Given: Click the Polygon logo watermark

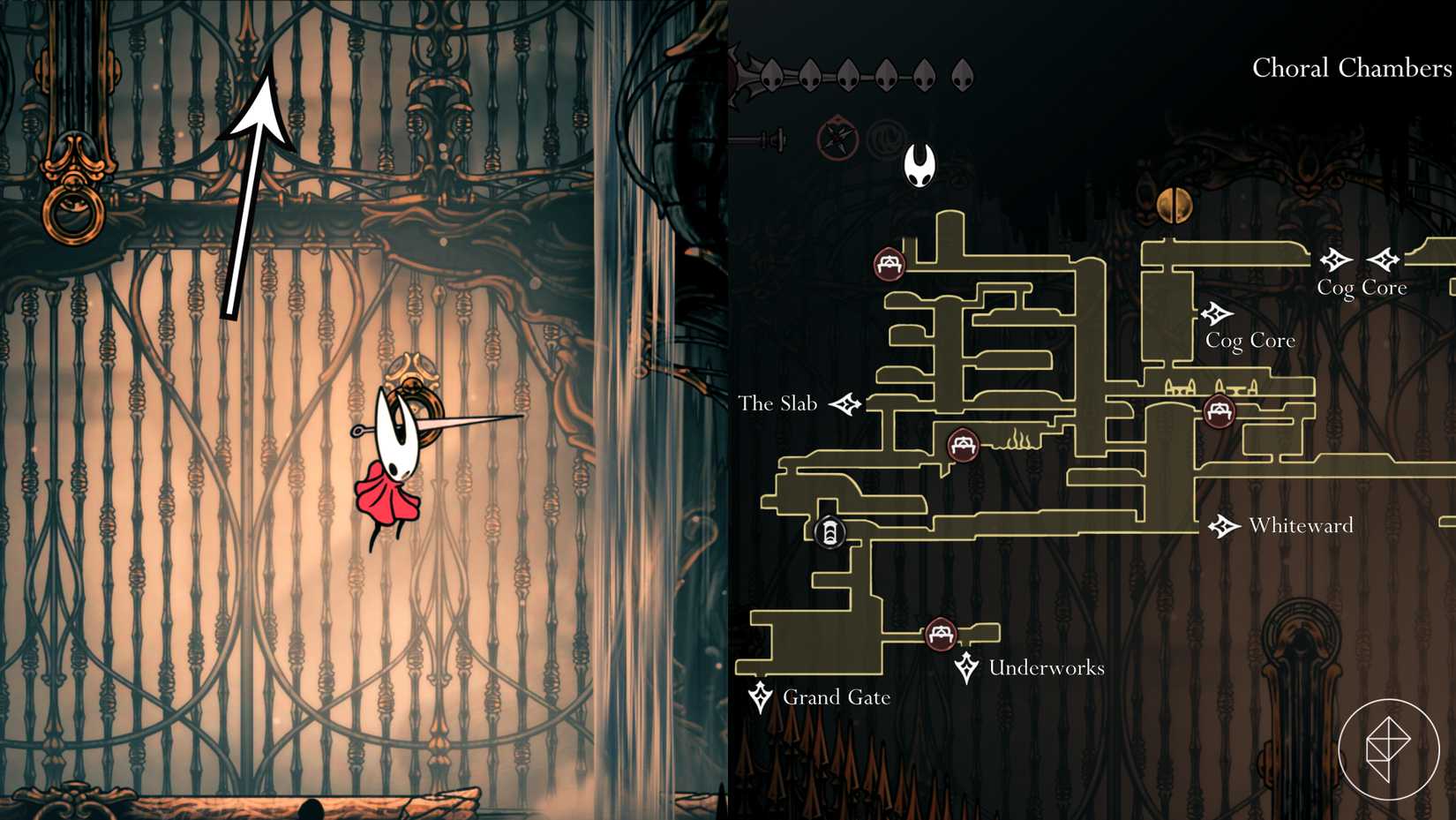Looking at the screenshot, I should [1388, 749].
